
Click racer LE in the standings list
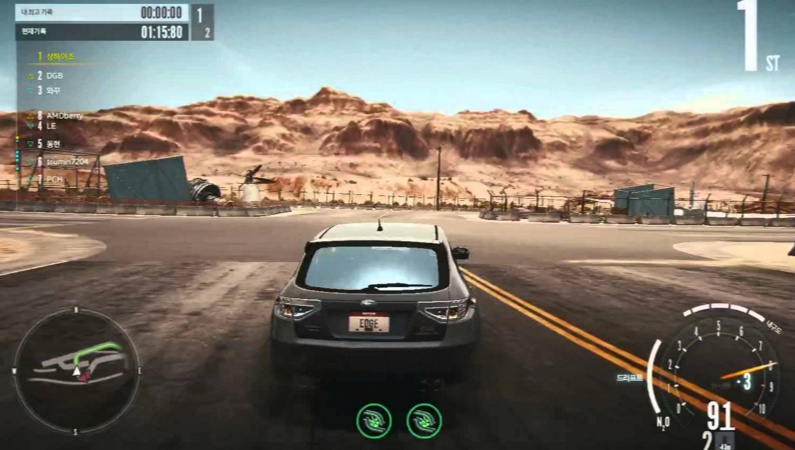(x=50, y=126)
